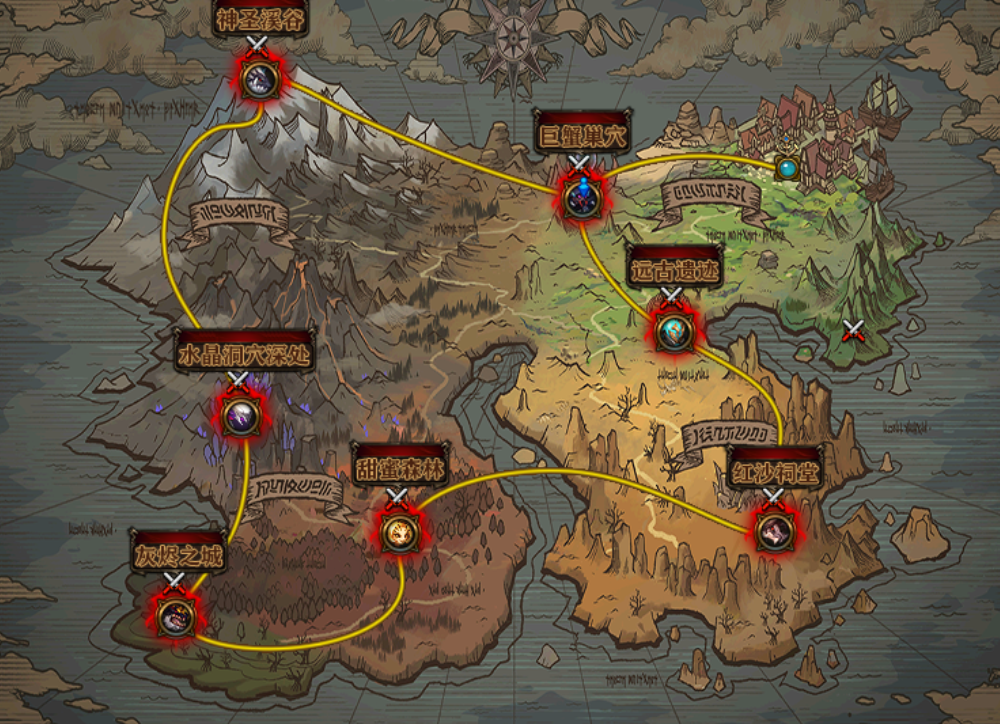This screenshot has height=724, width=1000.
Task: Click the 灰烬之城 dungeon node
Action: (175, 617)
